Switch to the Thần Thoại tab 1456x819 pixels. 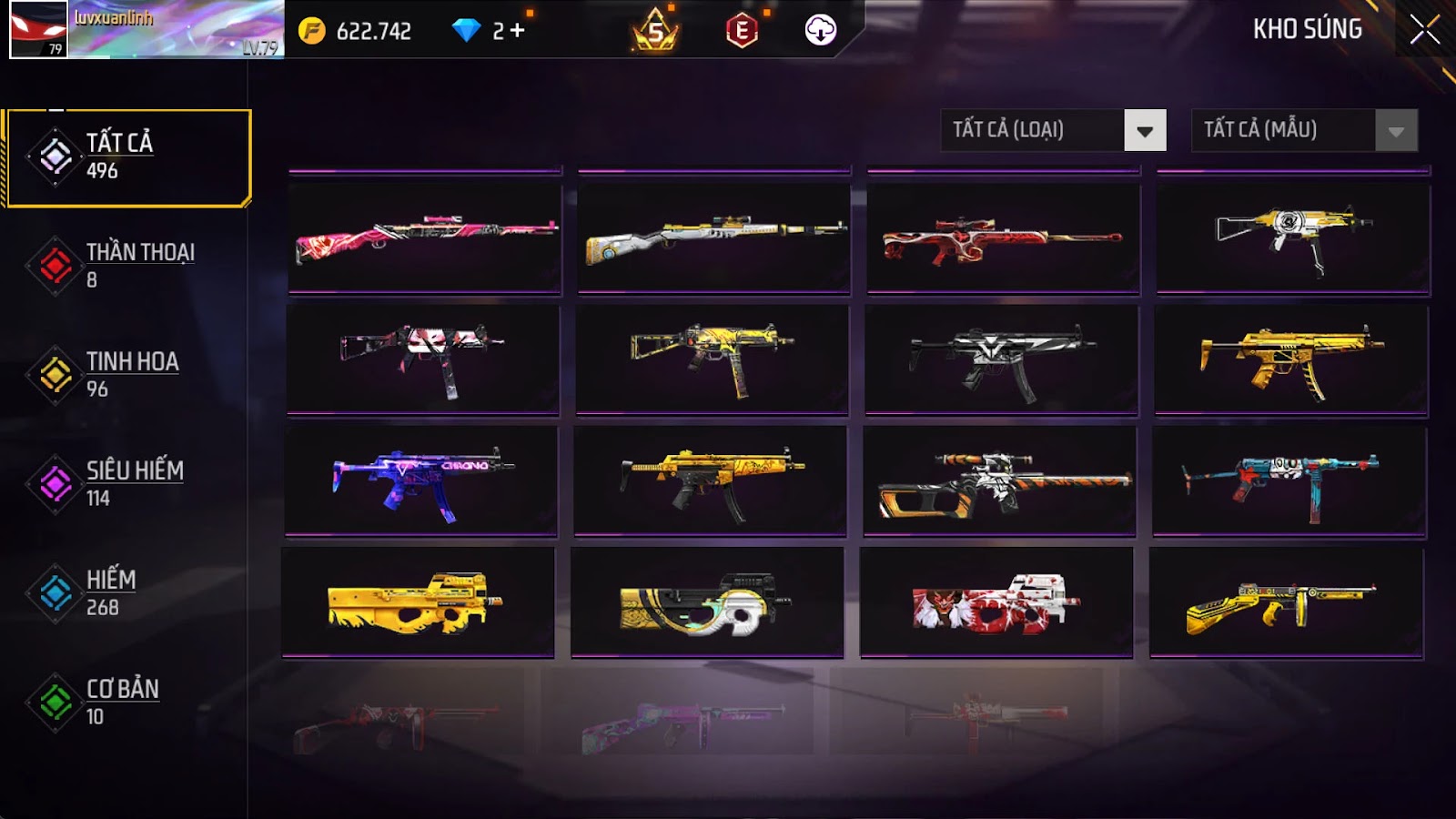click(127, 265)
